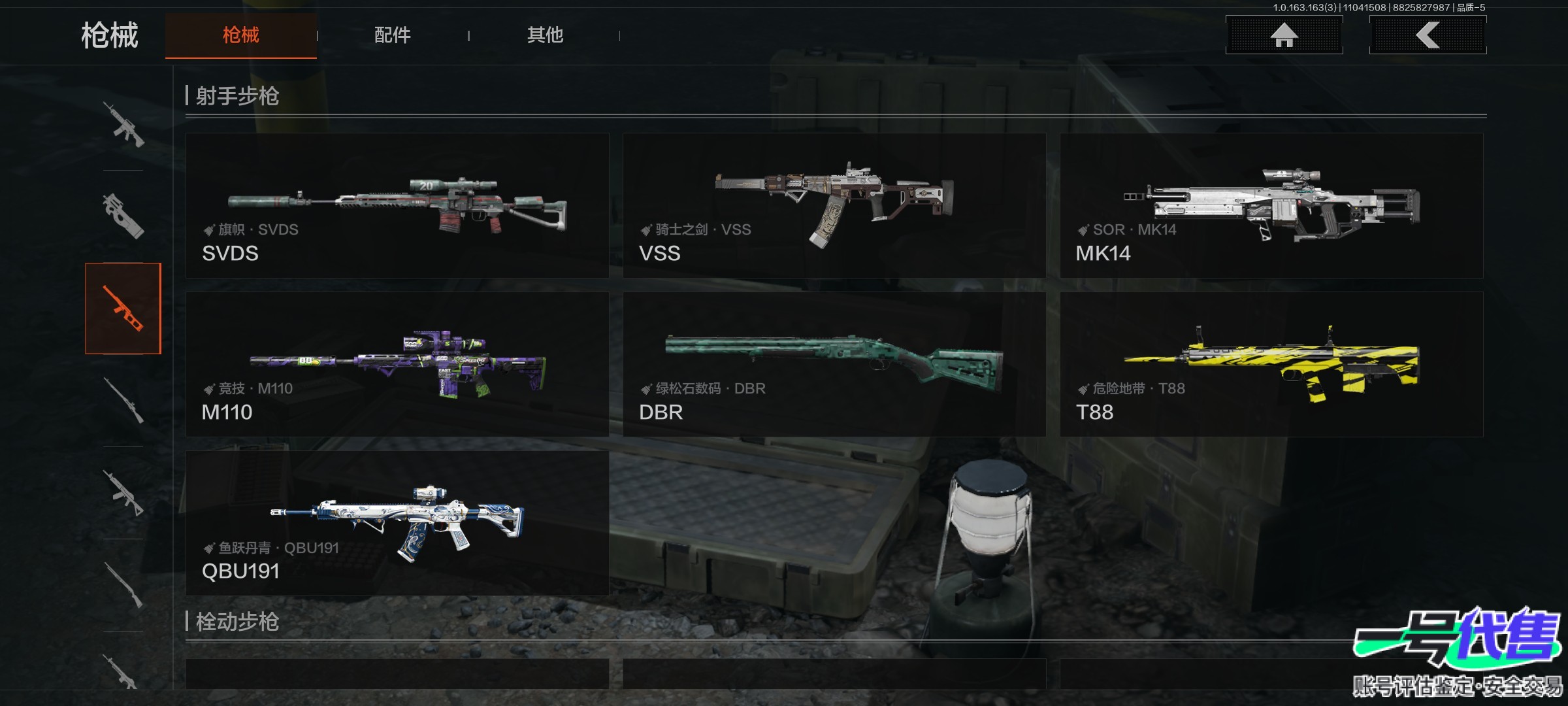Select the SVDS rifle card
Screen dimensions: 1568x706
coord(397,206)
